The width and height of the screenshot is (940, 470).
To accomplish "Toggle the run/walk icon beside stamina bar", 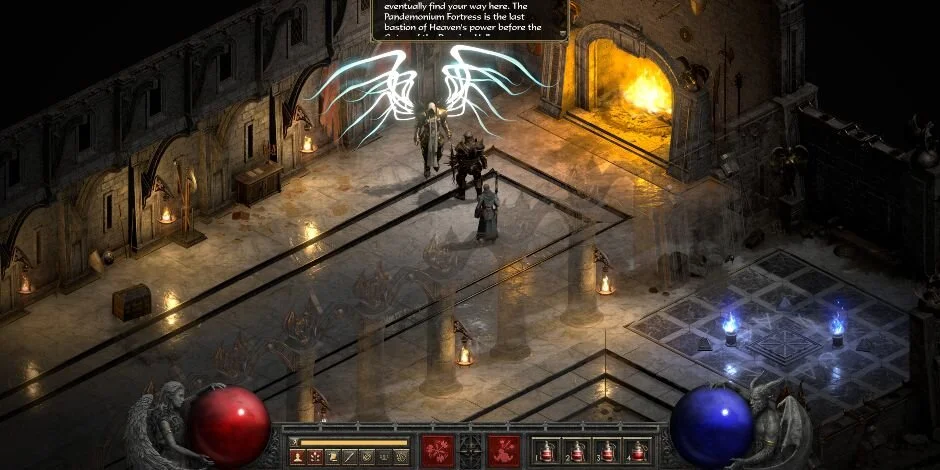I will pyautogui.click(x=294, y=442).
